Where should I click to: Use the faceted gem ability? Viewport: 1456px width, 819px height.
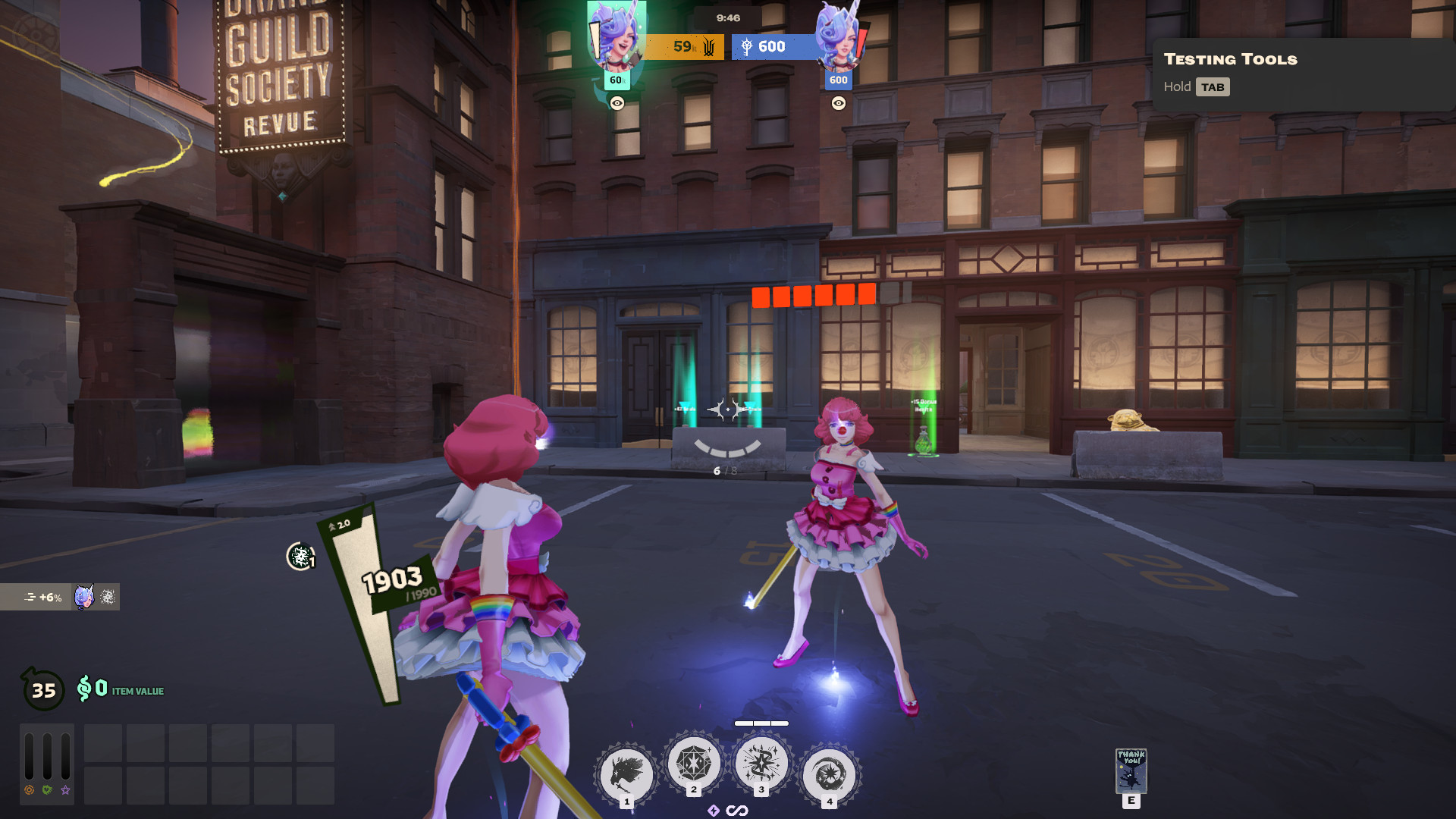tap(693, 764)
